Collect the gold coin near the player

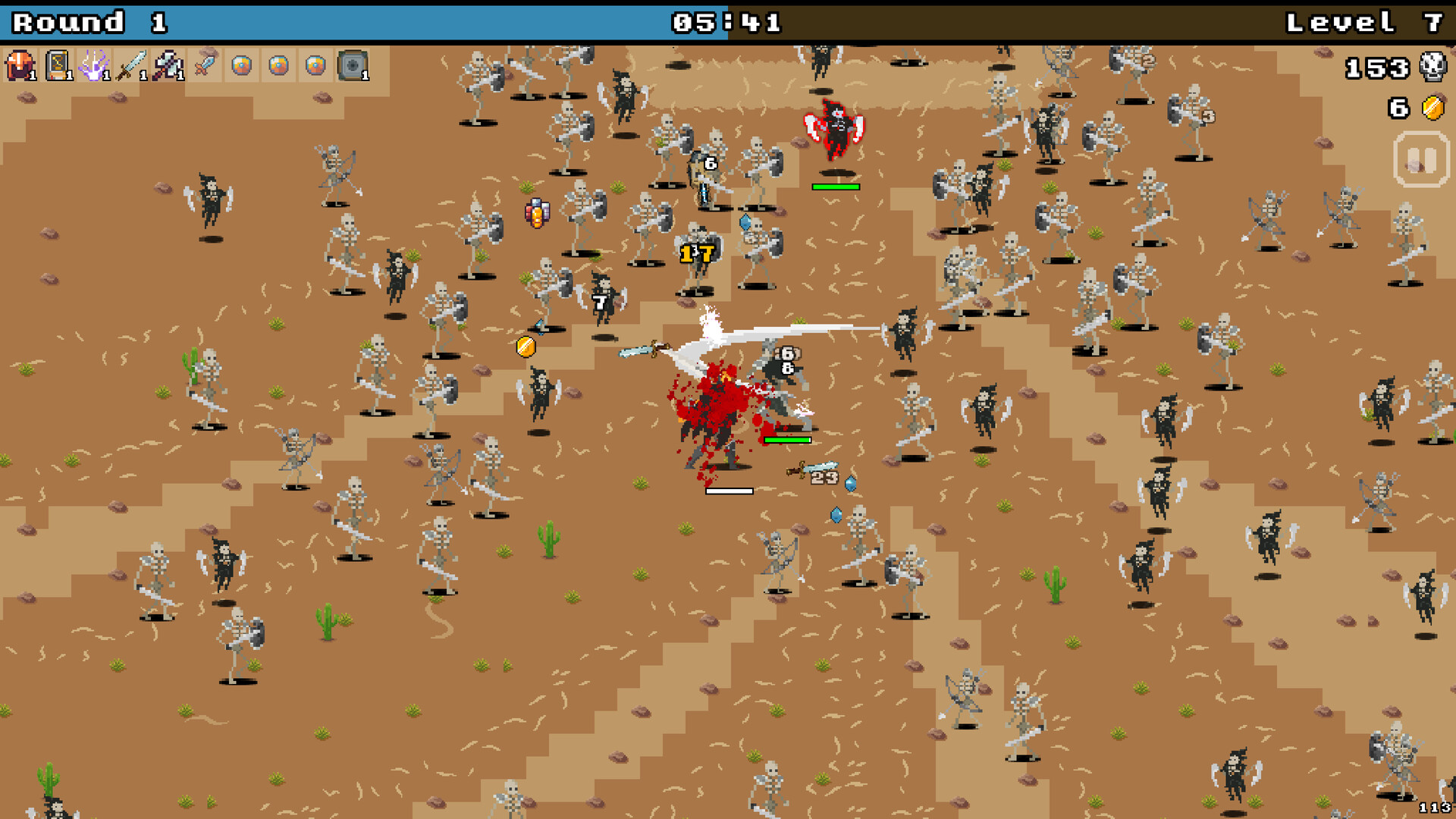click(x=524, y=348)
